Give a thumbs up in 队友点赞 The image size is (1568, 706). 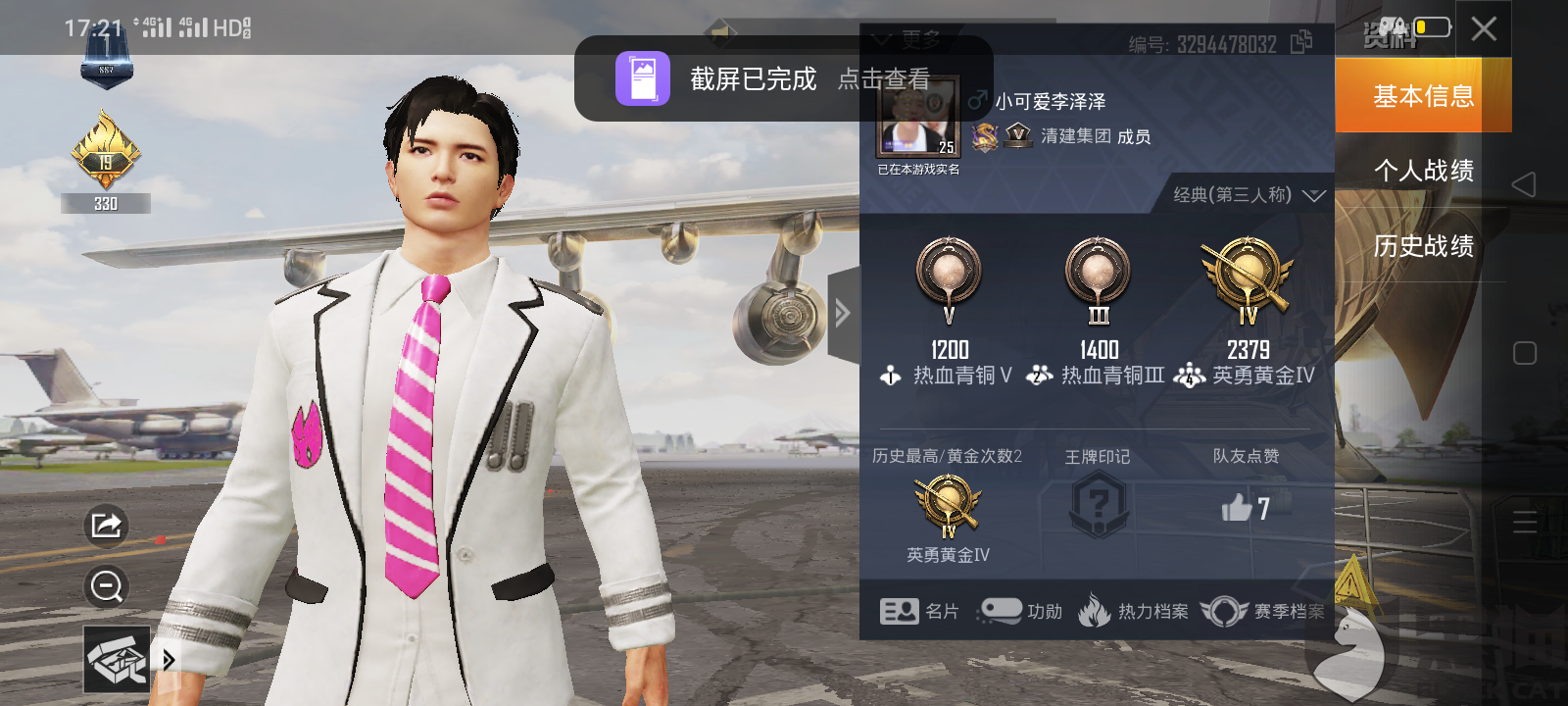point(1237,505)
